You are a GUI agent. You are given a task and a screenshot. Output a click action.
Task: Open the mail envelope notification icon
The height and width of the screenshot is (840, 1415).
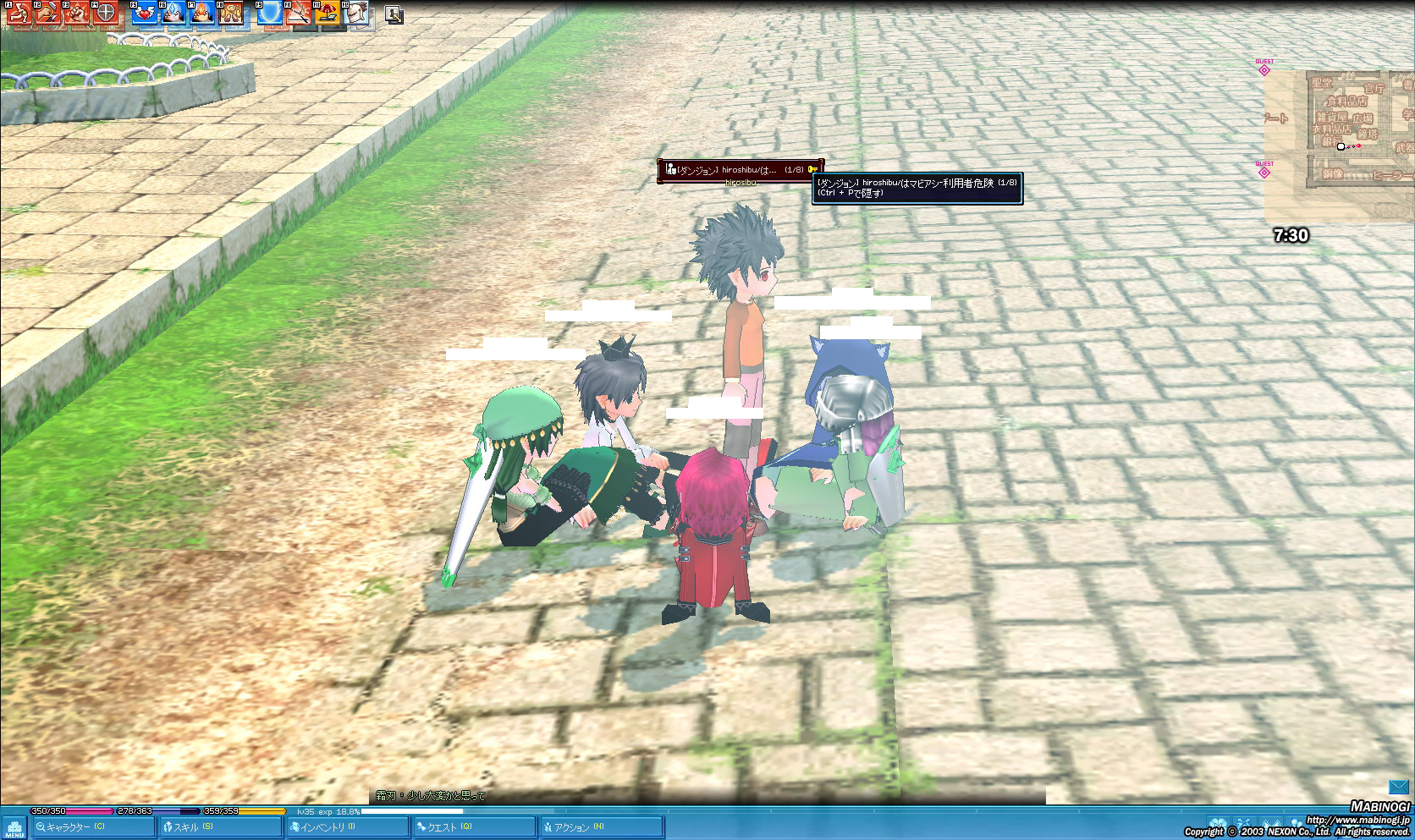1398,788
